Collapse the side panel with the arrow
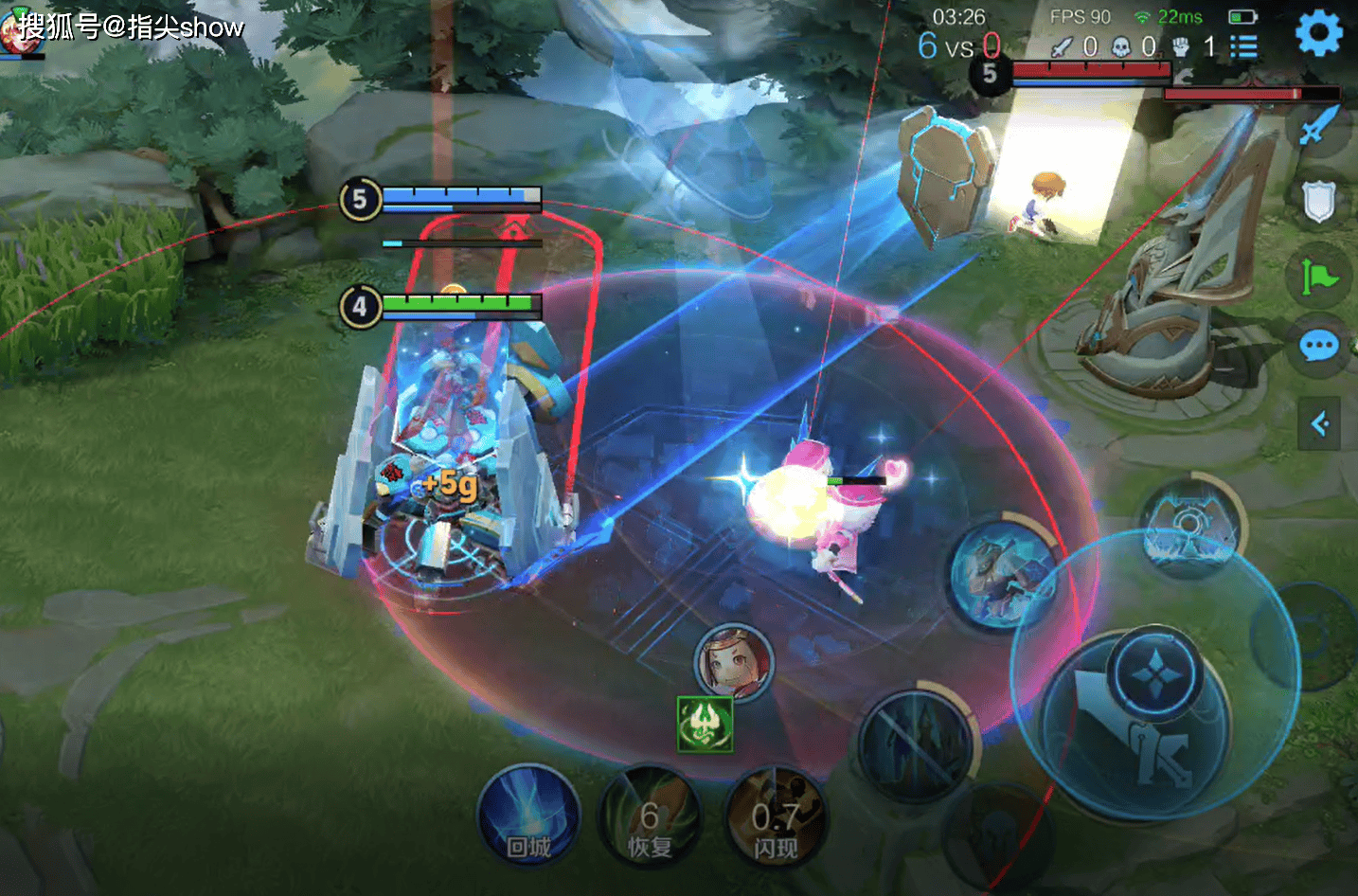Viewport: 1358px width, 896px height. point(1319,423)
